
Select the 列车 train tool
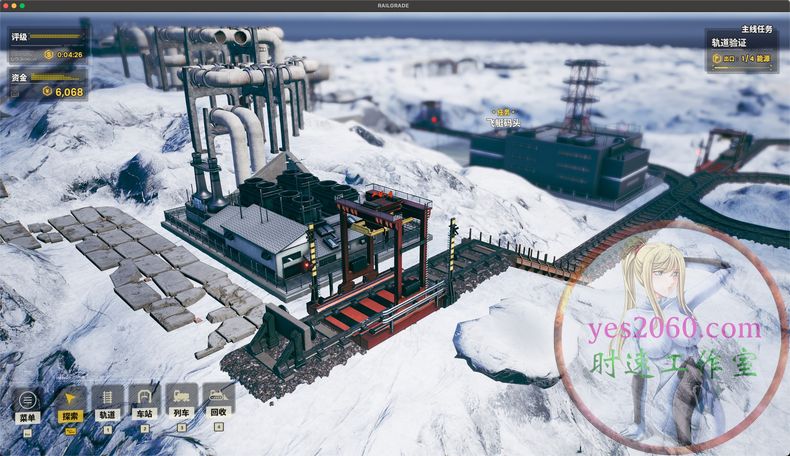(x=181, y=400)
